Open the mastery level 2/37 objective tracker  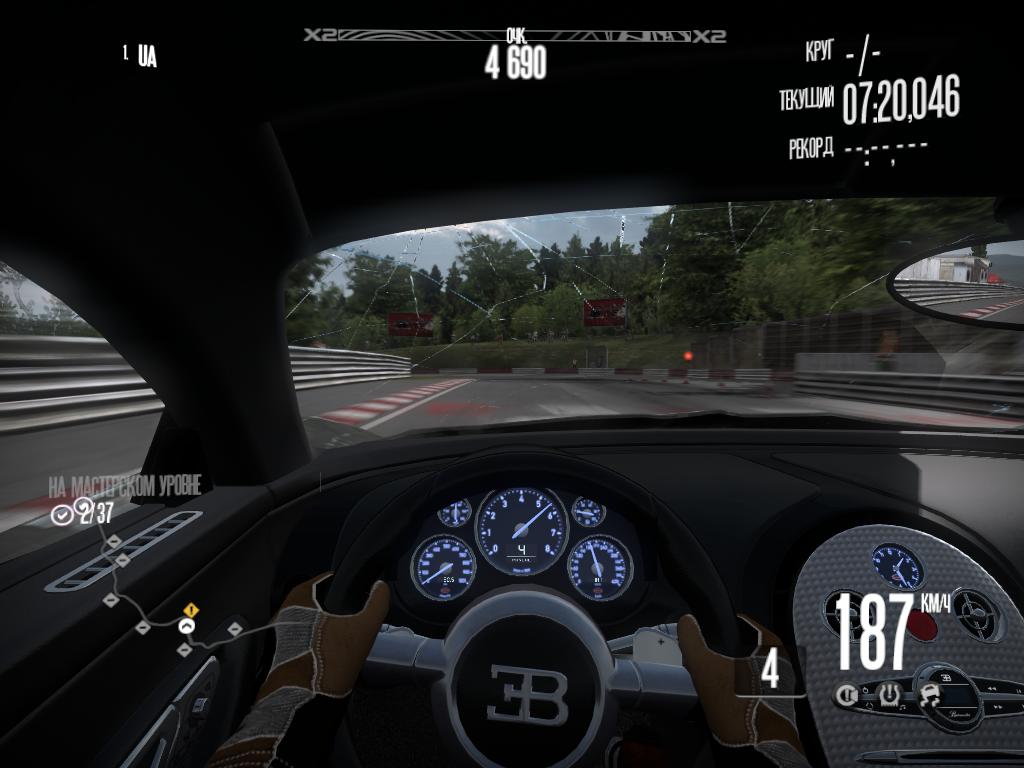pos(84,514)
